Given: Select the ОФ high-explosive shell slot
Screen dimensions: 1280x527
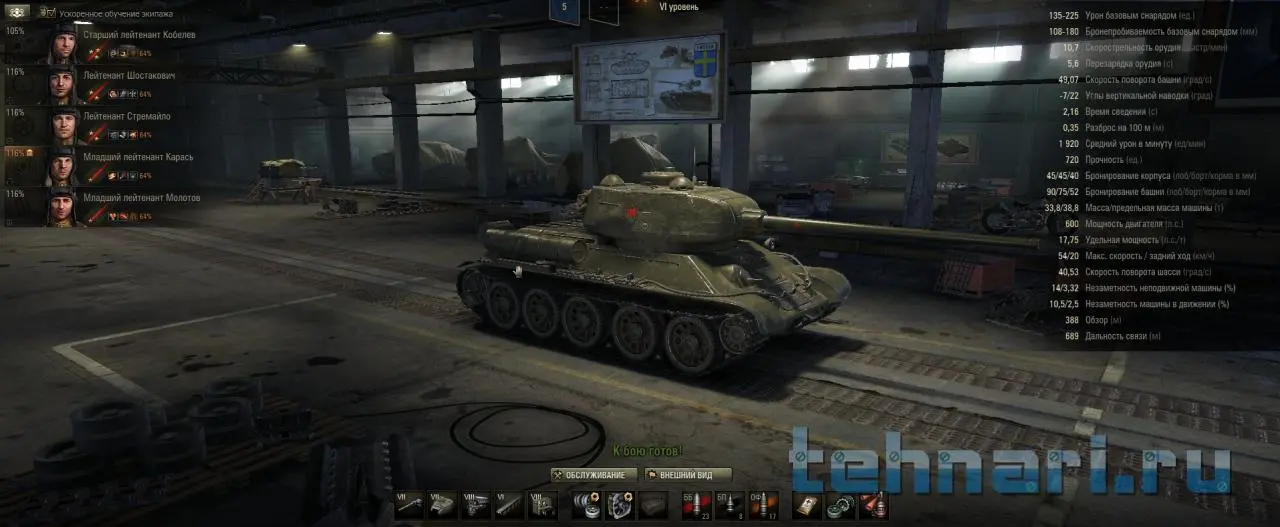Looking at the screenshot, I should [x=762, y=505].
